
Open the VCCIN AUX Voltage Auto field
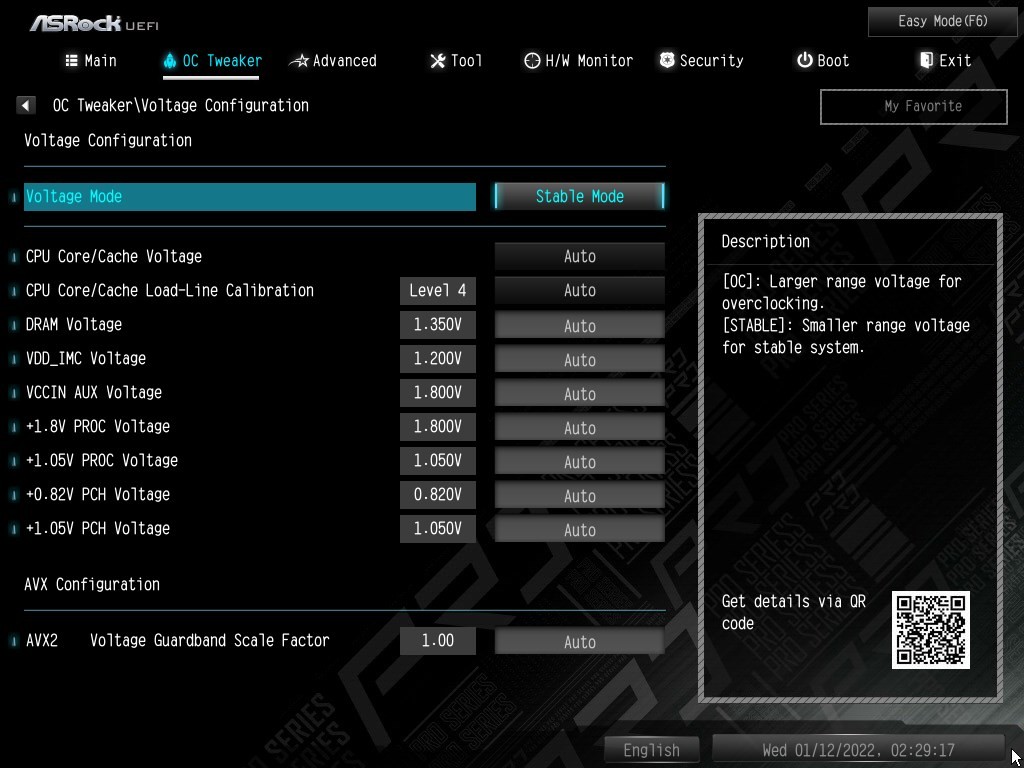[x=579, y=393]
